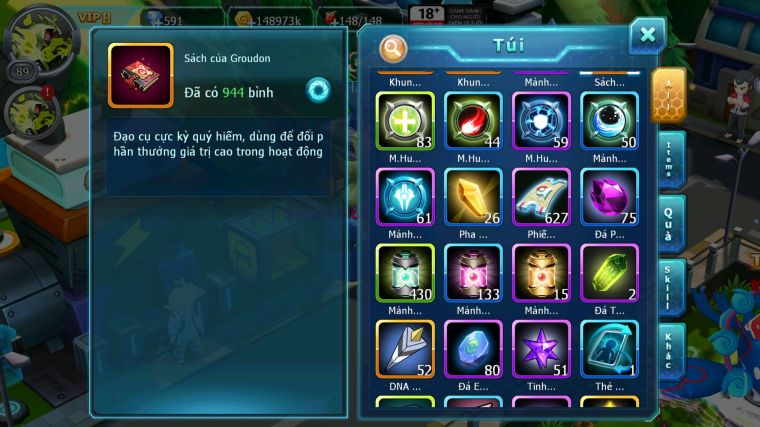Click the blue swirl button beside 944 bình

tap(318, 88)
